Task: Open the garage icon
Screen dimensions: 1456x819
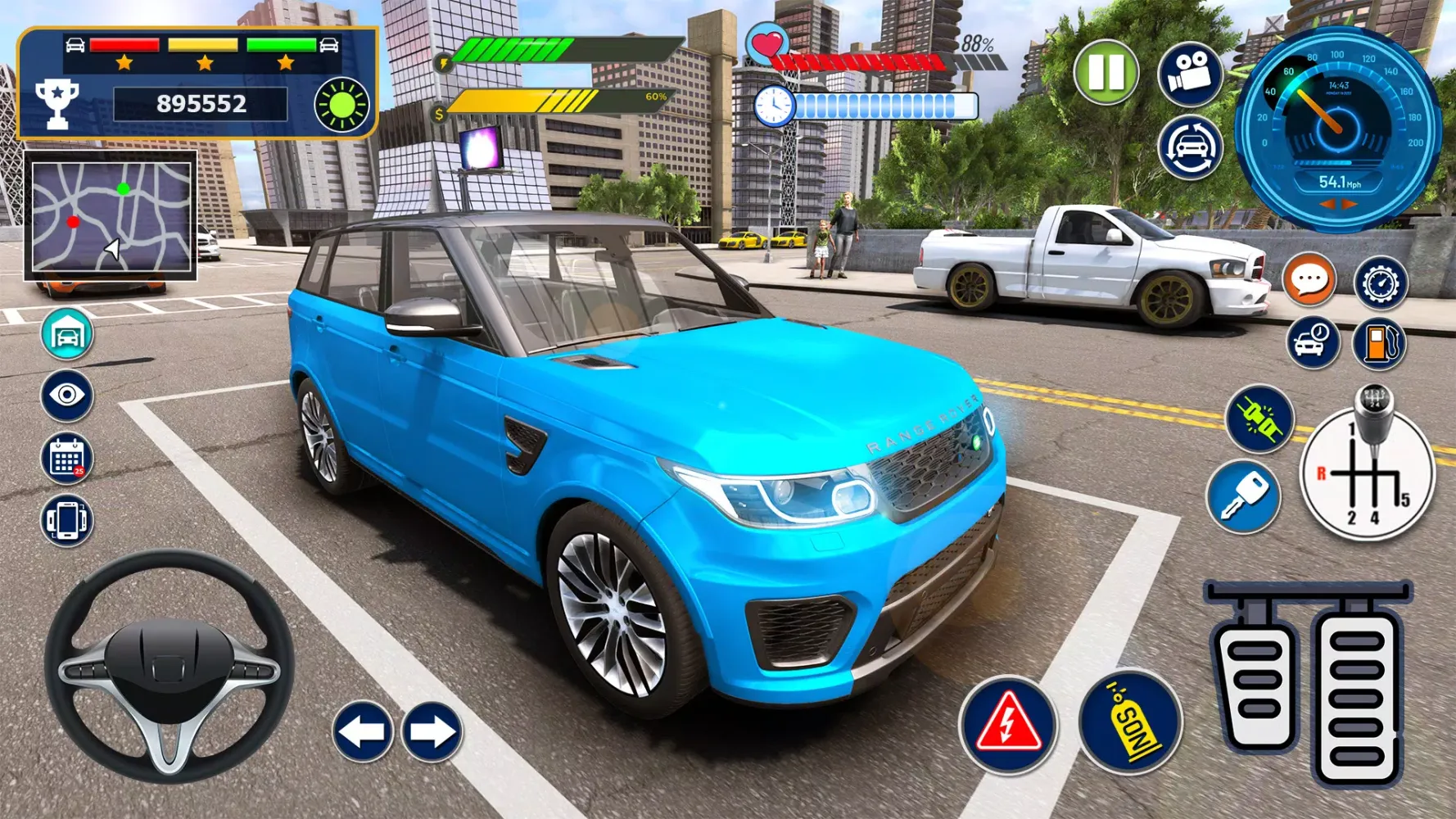Action: pos(67,334)
